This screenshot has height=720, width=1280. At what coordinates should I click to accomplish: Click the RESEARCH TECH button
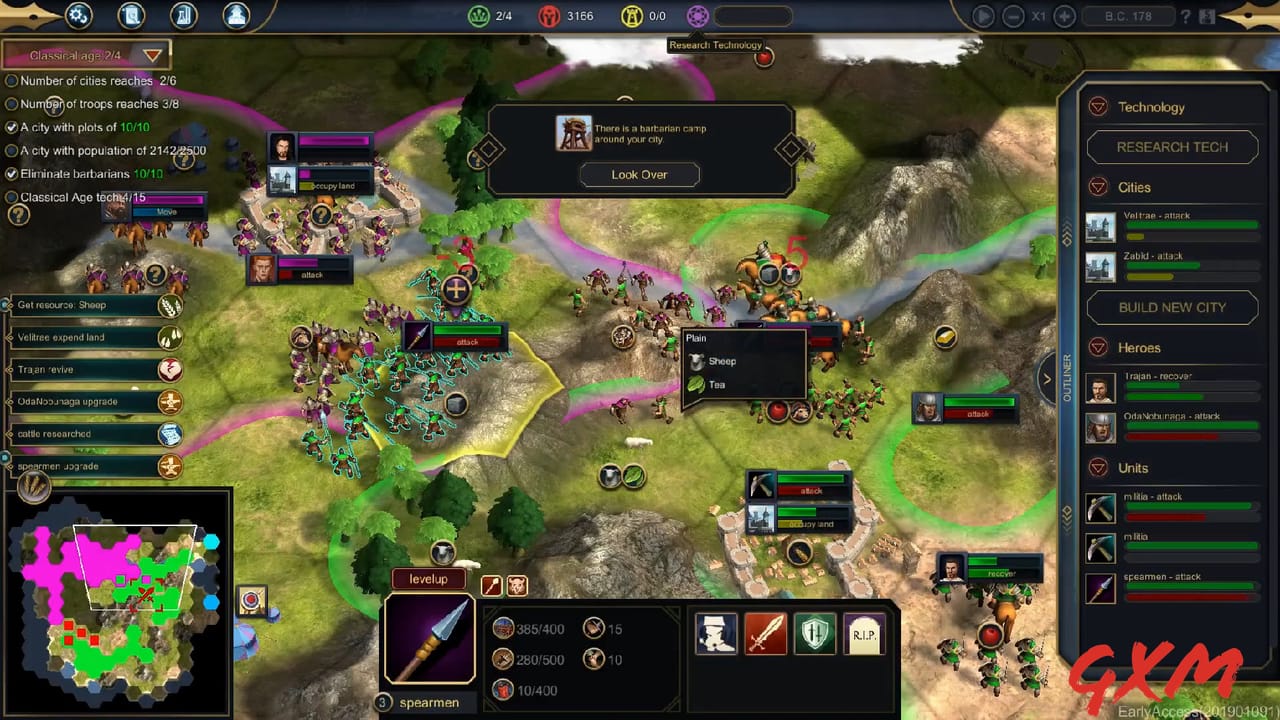pyautogui.click(x=1172, y=147)
